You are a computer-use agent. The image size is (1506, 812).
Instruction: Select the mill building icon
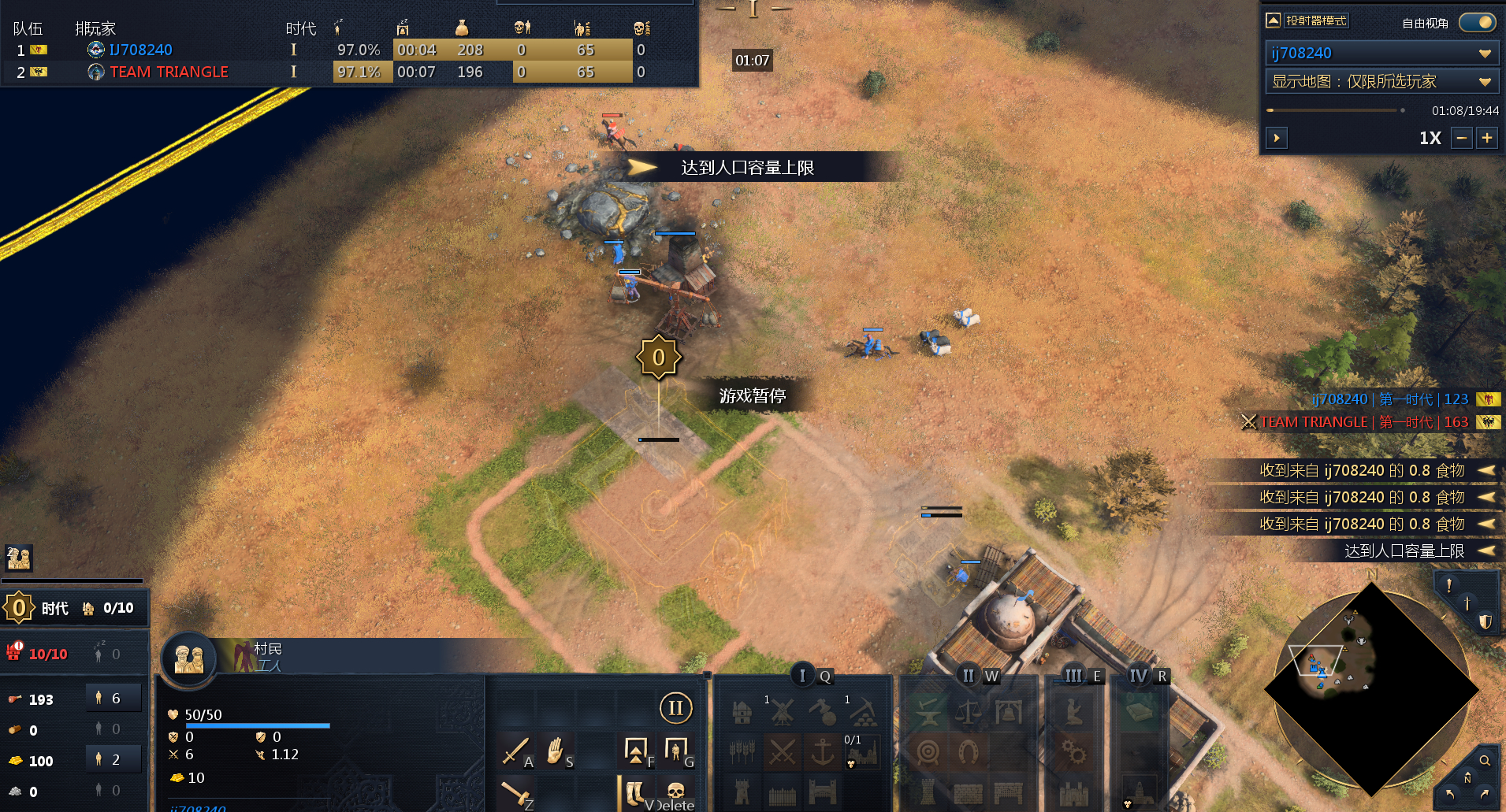(782, 712)
